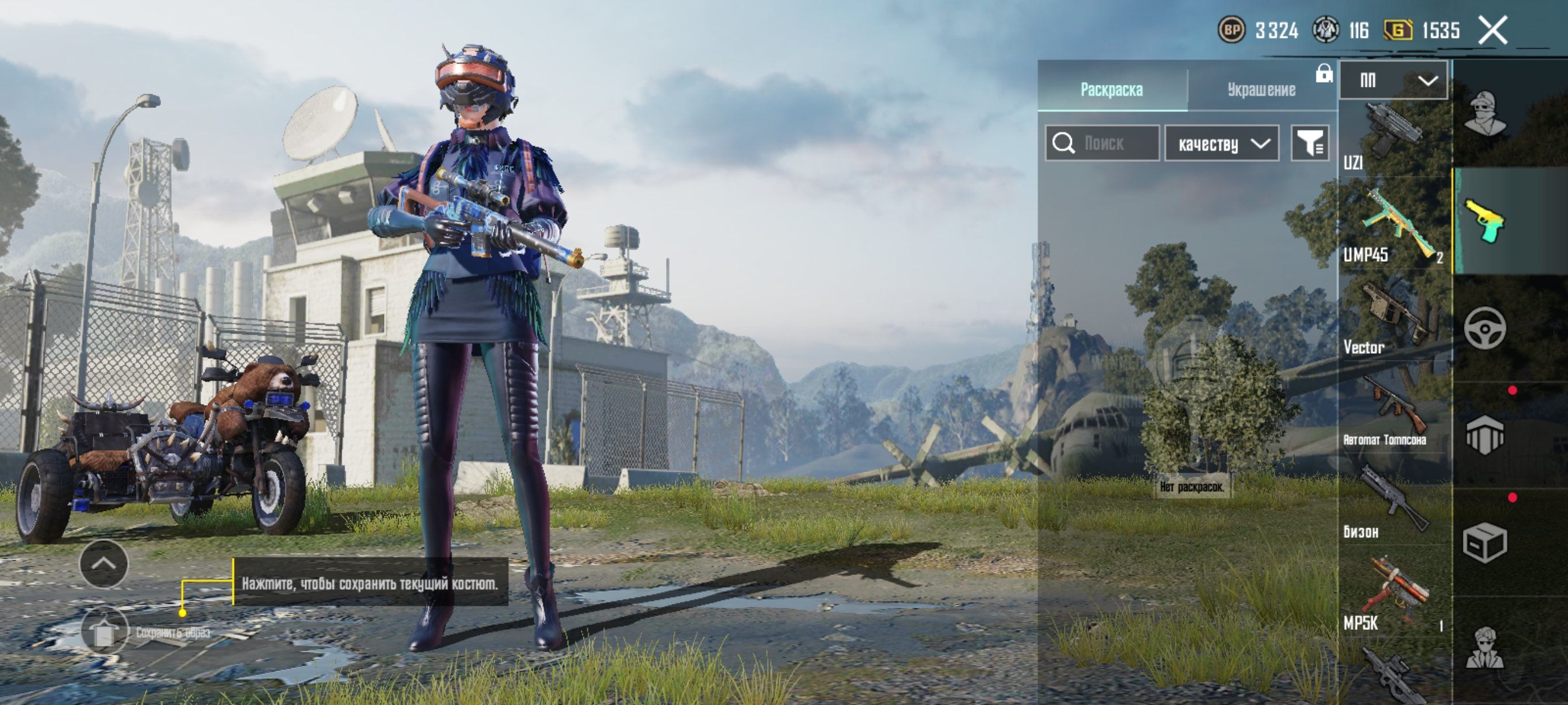The width and height of the screenshot is (1568, 705).
Task: Open the filter funnel button
Action: (x=1310, y=143)
